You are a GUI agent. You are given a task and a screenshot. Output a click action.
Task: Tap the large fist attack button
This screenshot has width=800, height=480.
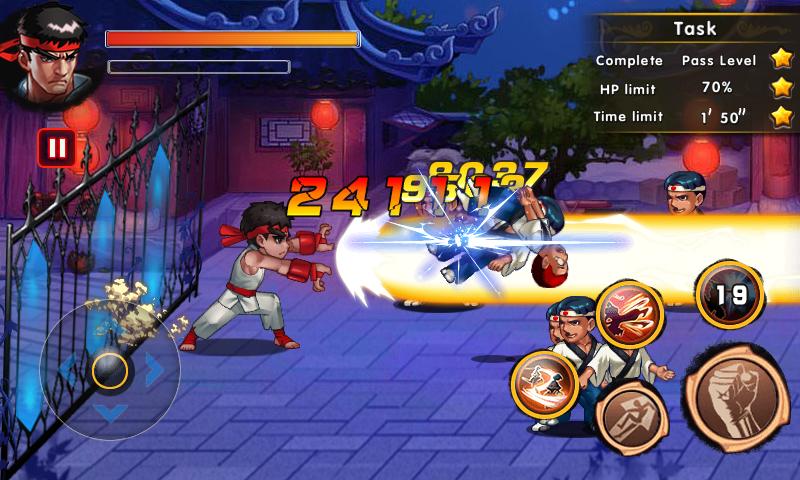tap(740, 393)
